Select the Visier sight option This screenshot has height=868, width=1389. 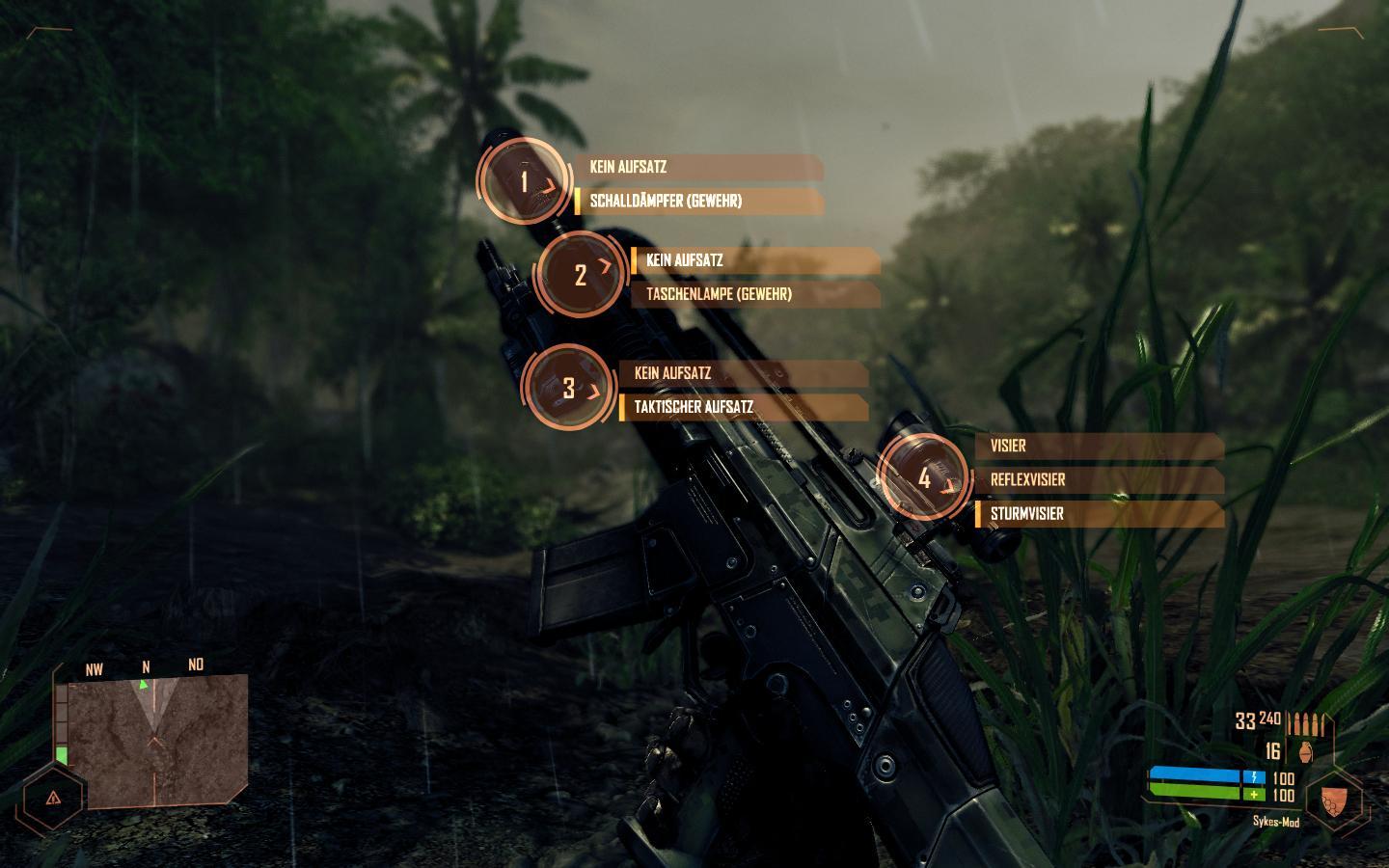coord(1100,447)
